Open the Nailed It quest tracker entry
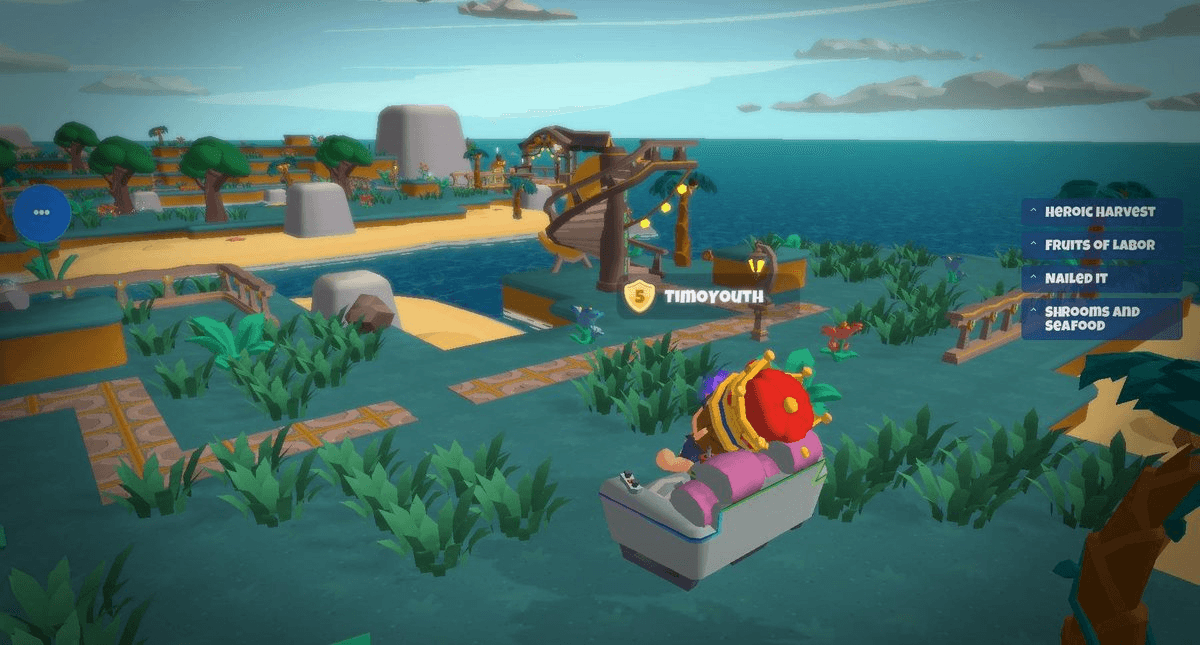 tap(1100, 278)
